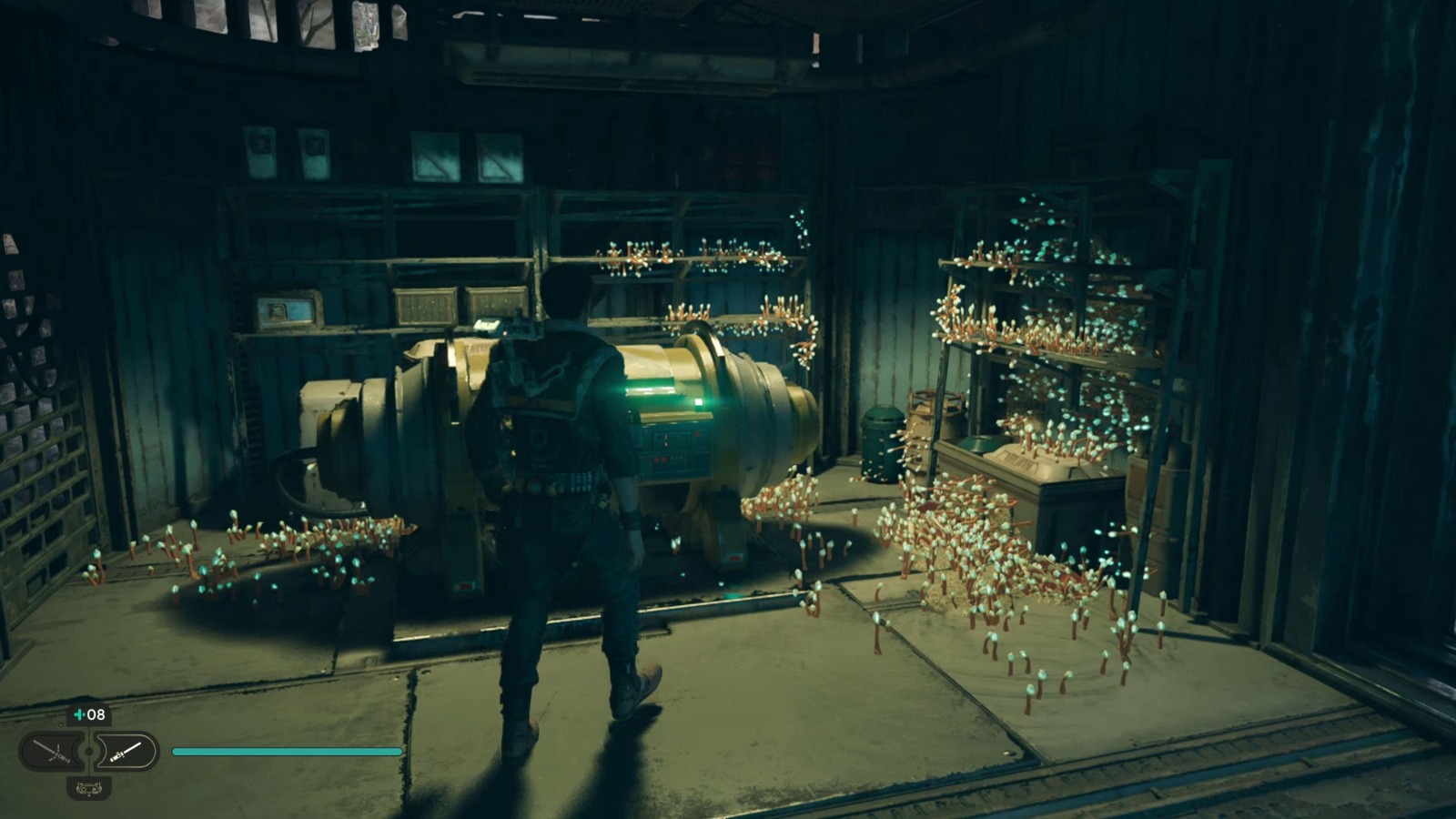Toggle the left stance slot on the HUD
The image size is (1456, 819).
point(50,751)
